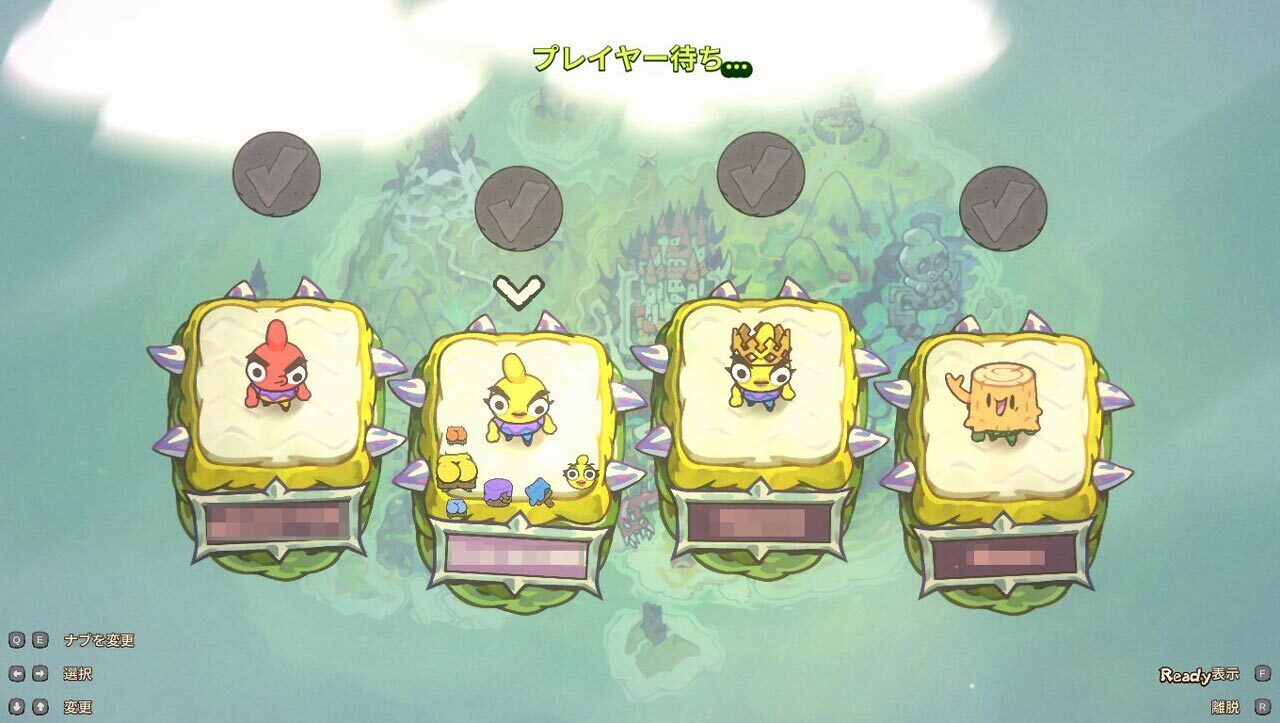Viewport: 1280px width, 723px height.
Task: Pick the yellow body color option
Action: [457, 470]
